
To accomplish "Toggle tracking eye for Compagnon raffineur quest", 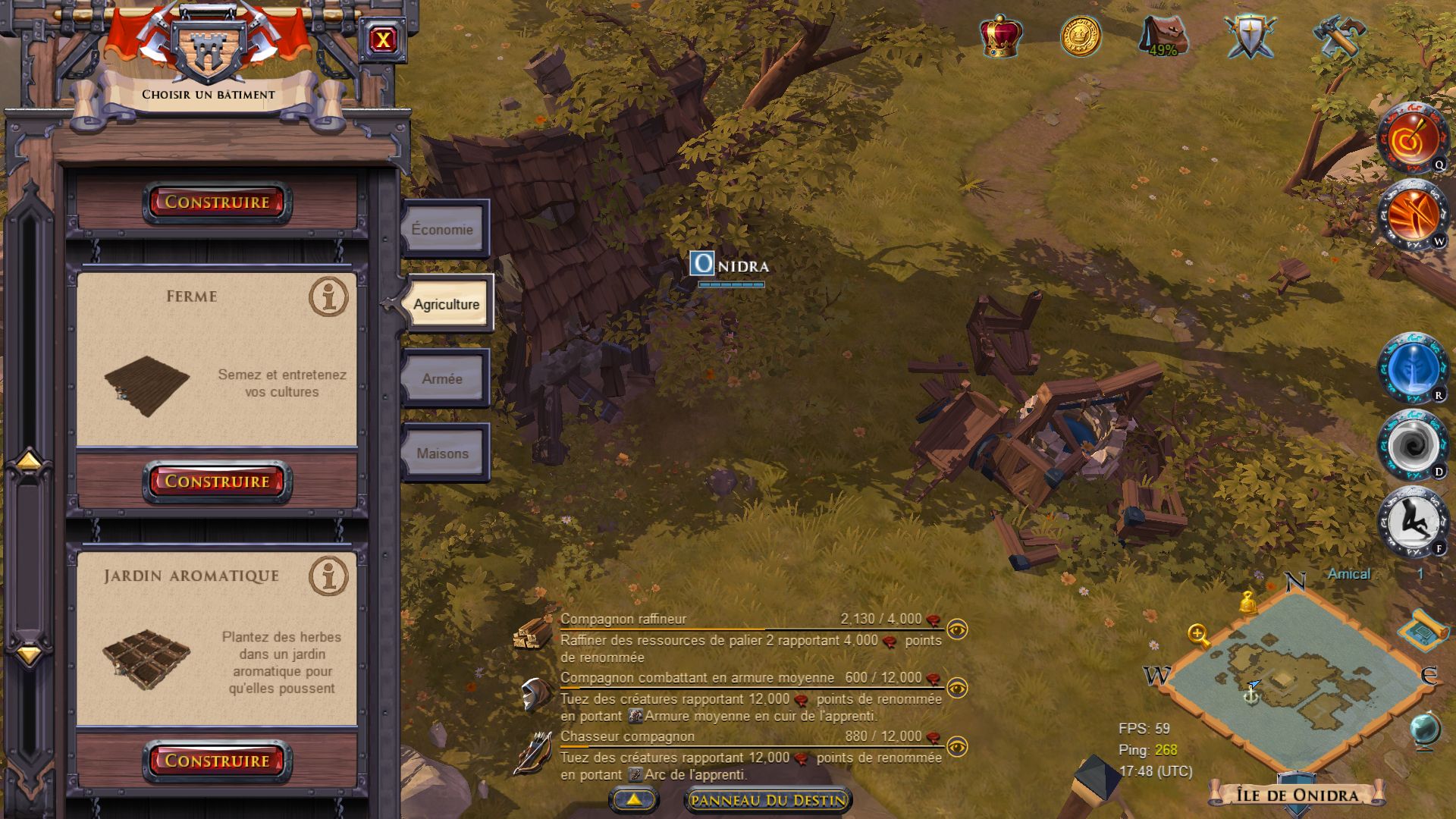I will click(959, 629).
